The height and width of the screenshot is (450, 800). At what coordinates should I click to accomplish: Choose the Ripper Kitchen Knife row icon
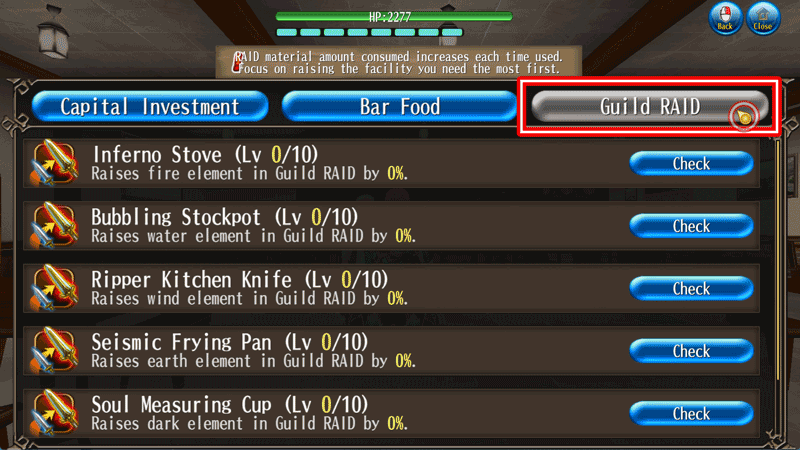point(56,289)
